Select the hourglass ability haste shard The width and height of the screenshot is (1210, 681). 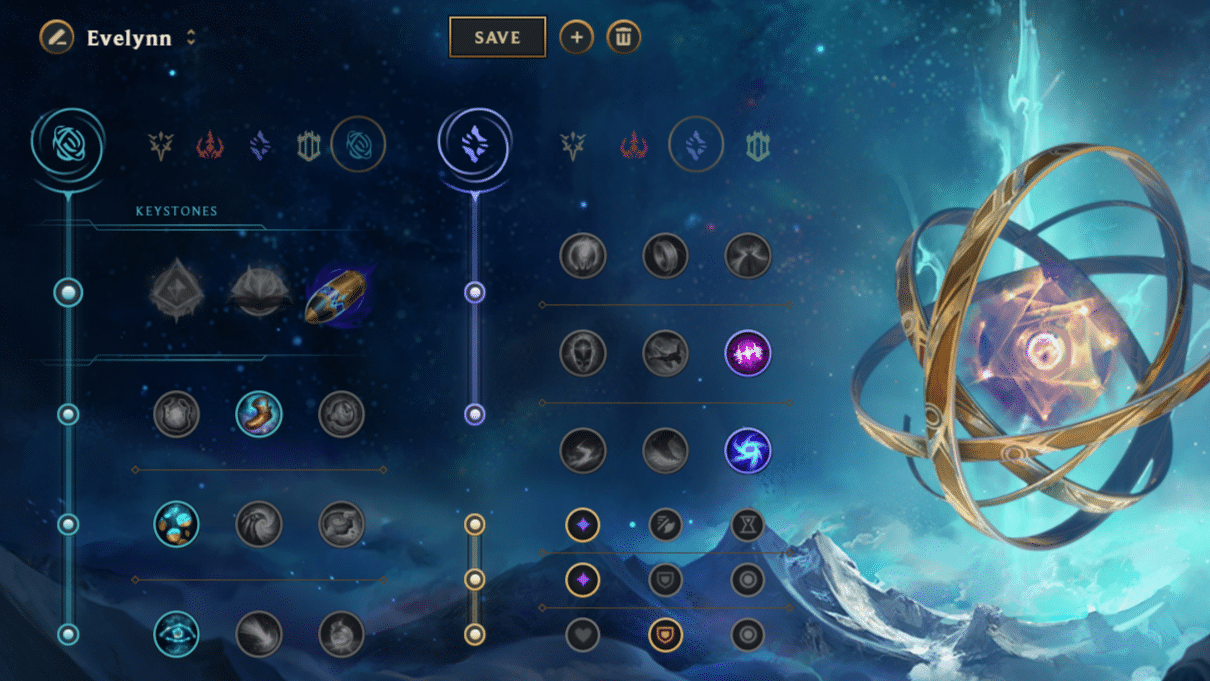[x=747, y=524]
